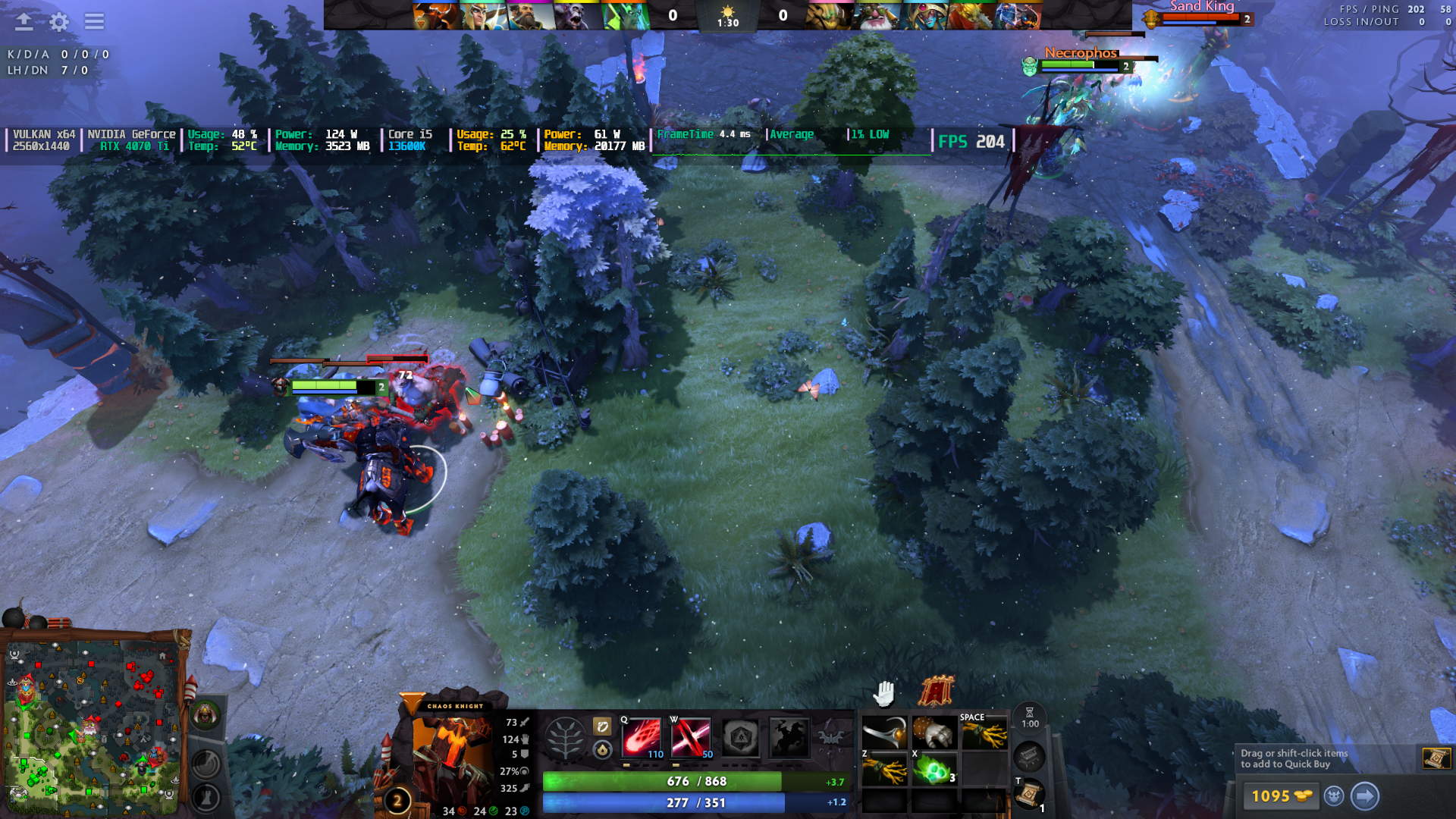Click the courier deliver arrow button
Image resolution: width=1456 pixels, height=819 pixels.
pos(1364,796)
